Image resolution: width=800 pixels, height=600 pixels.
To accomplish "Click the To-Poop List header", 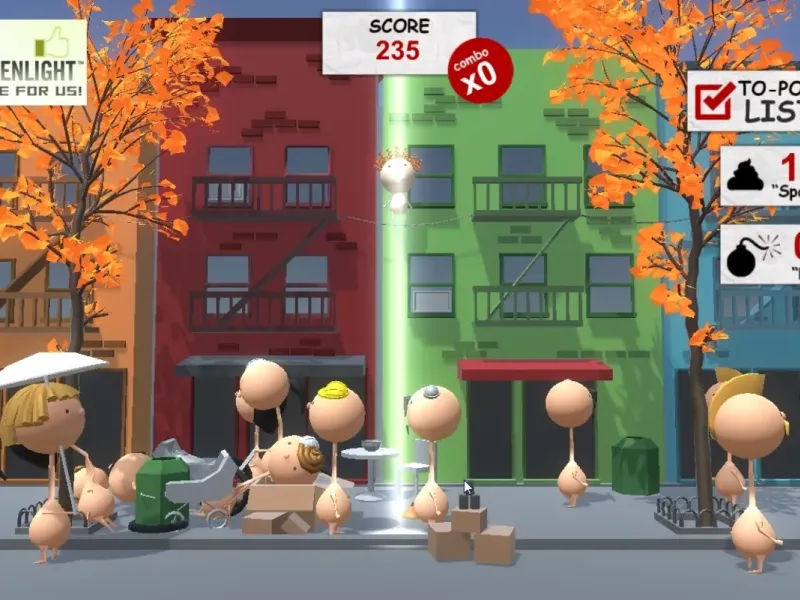I will [x=745, y=99].
